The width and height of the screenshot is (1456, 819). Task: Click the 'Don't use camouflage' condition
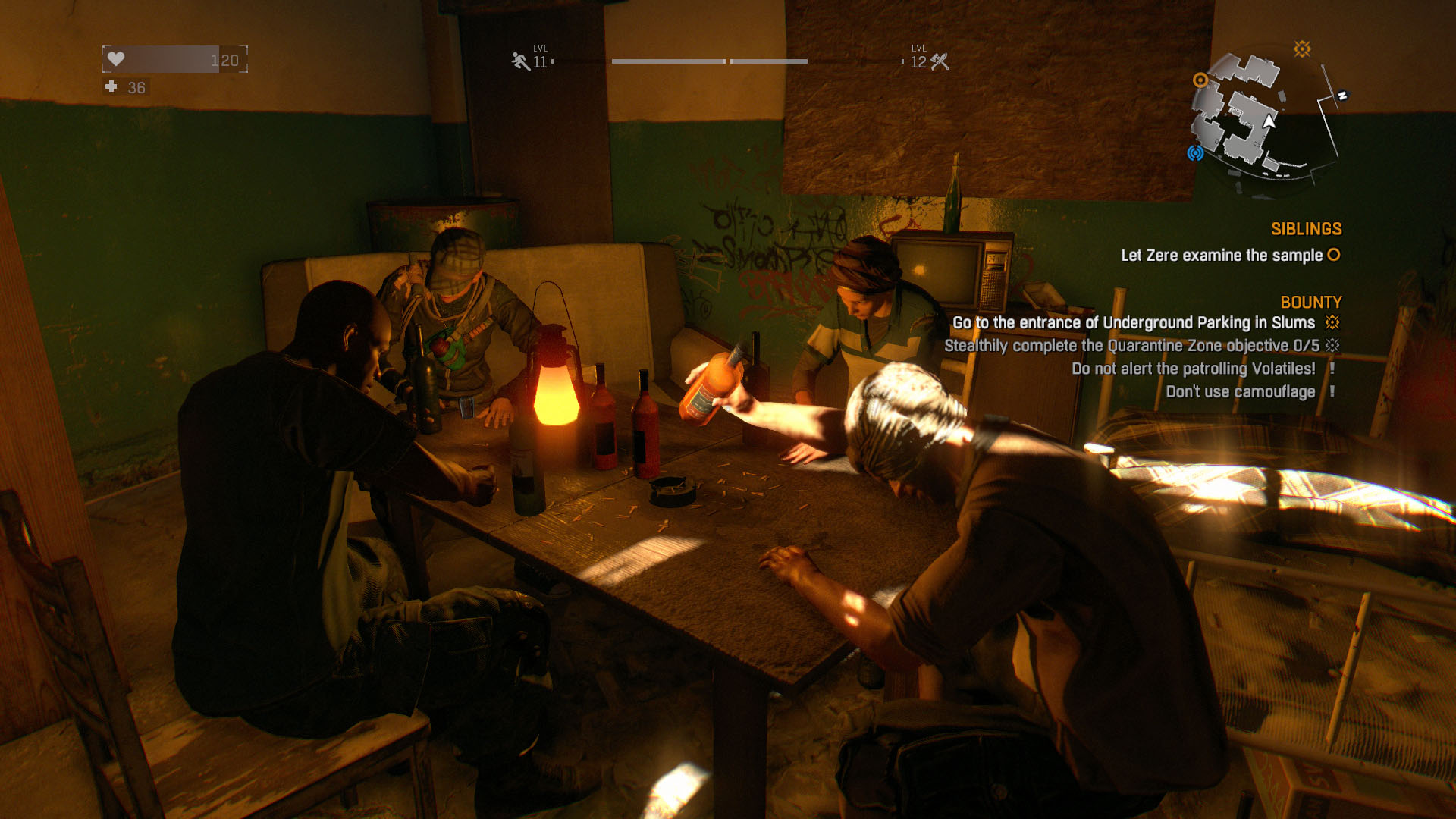(x=1240, y=391)
